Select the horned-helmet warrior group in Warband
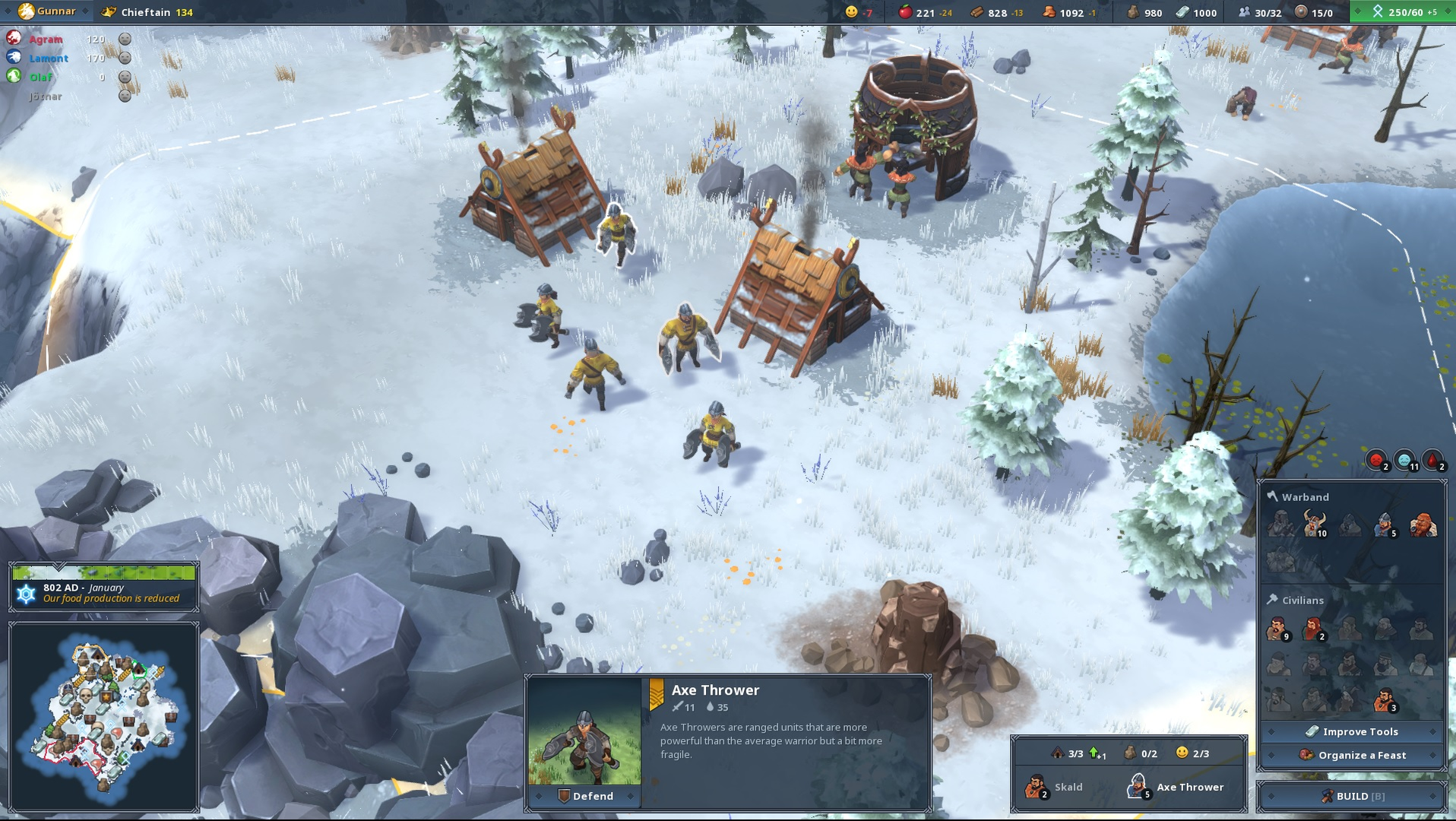Screen dimensions: 1456x821 click(1314, 524)
